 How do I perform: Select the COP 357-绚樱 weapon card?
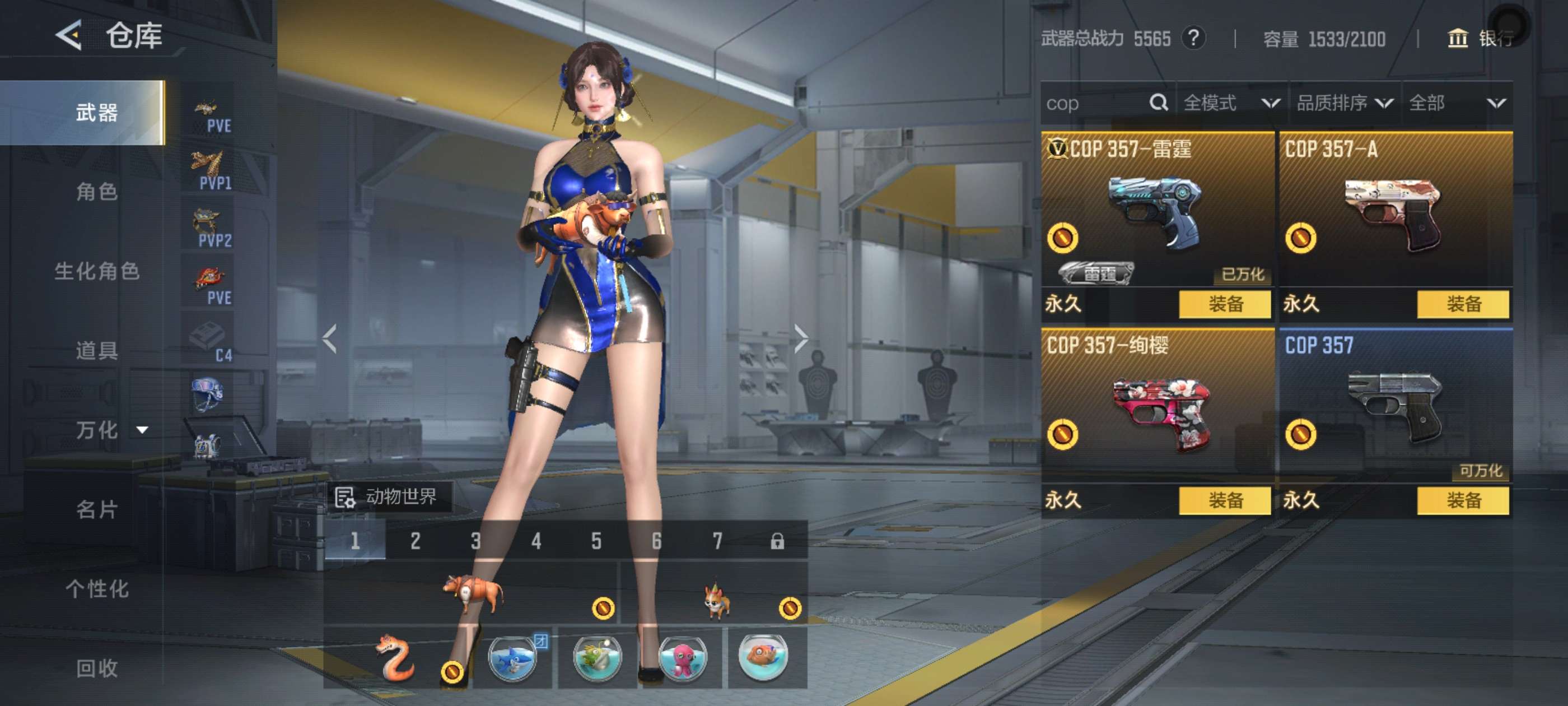tap(1156, 408)
